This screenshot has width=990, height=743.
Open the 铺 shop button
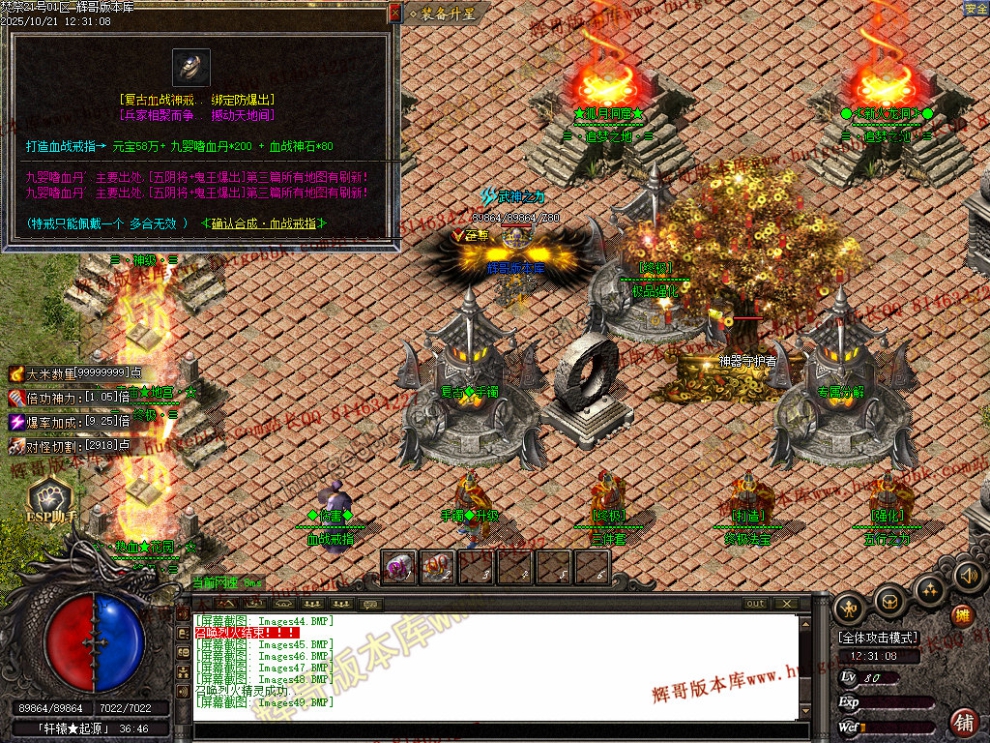point(963,721)
